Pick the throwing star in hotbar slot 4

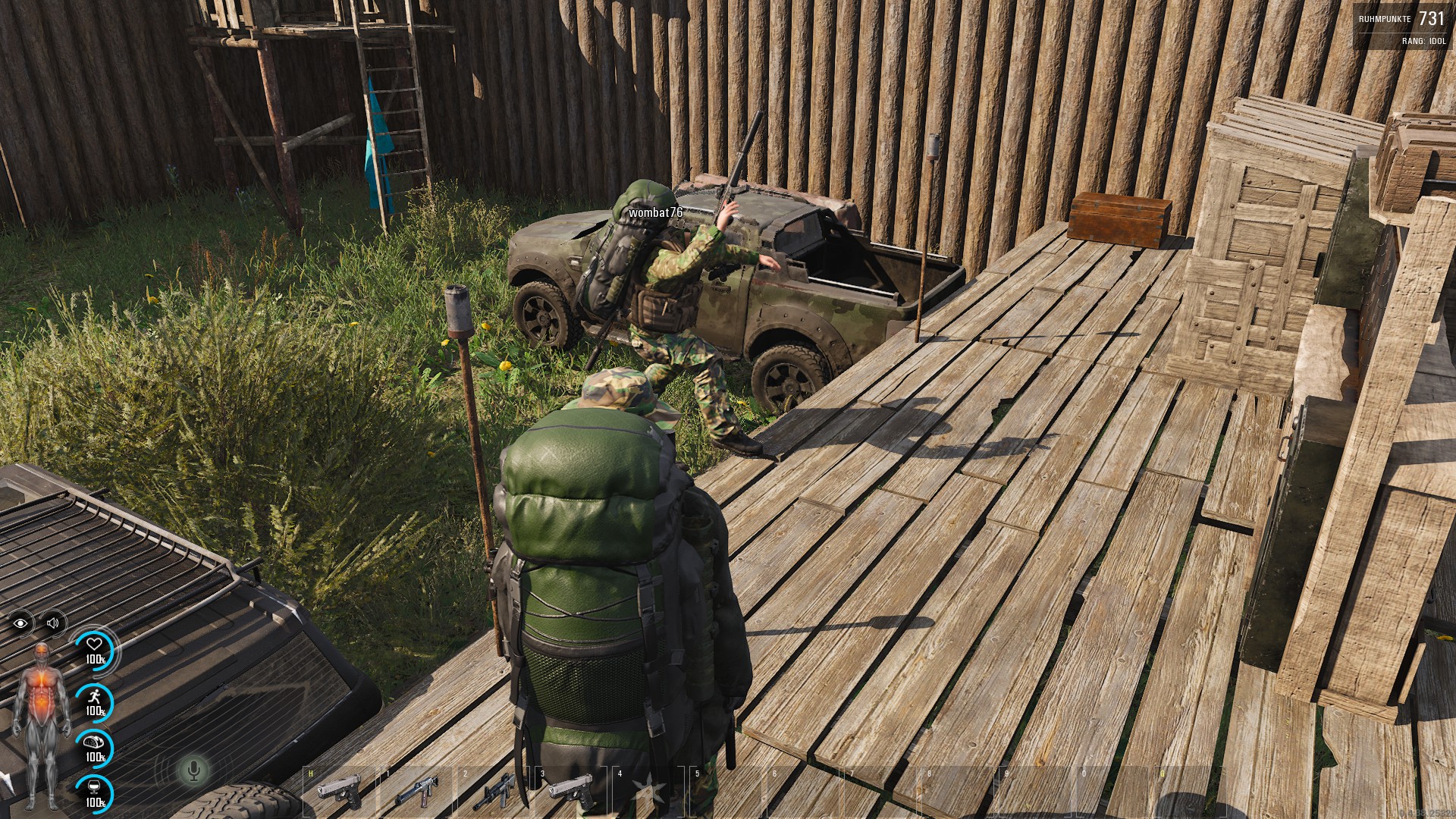click(649, 792)
